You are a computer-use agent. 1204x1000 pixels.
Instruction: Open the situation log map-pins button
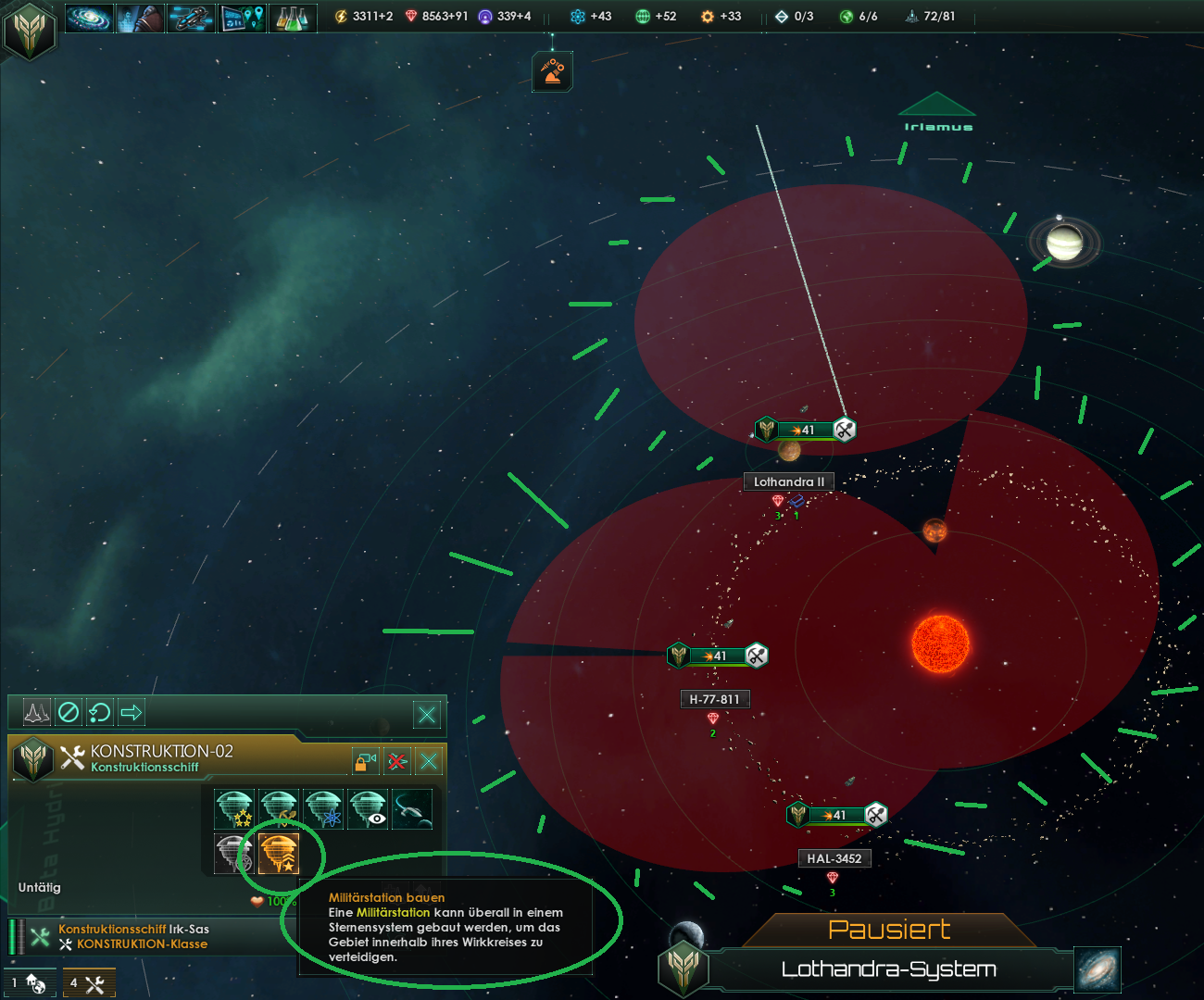point(242,17)
